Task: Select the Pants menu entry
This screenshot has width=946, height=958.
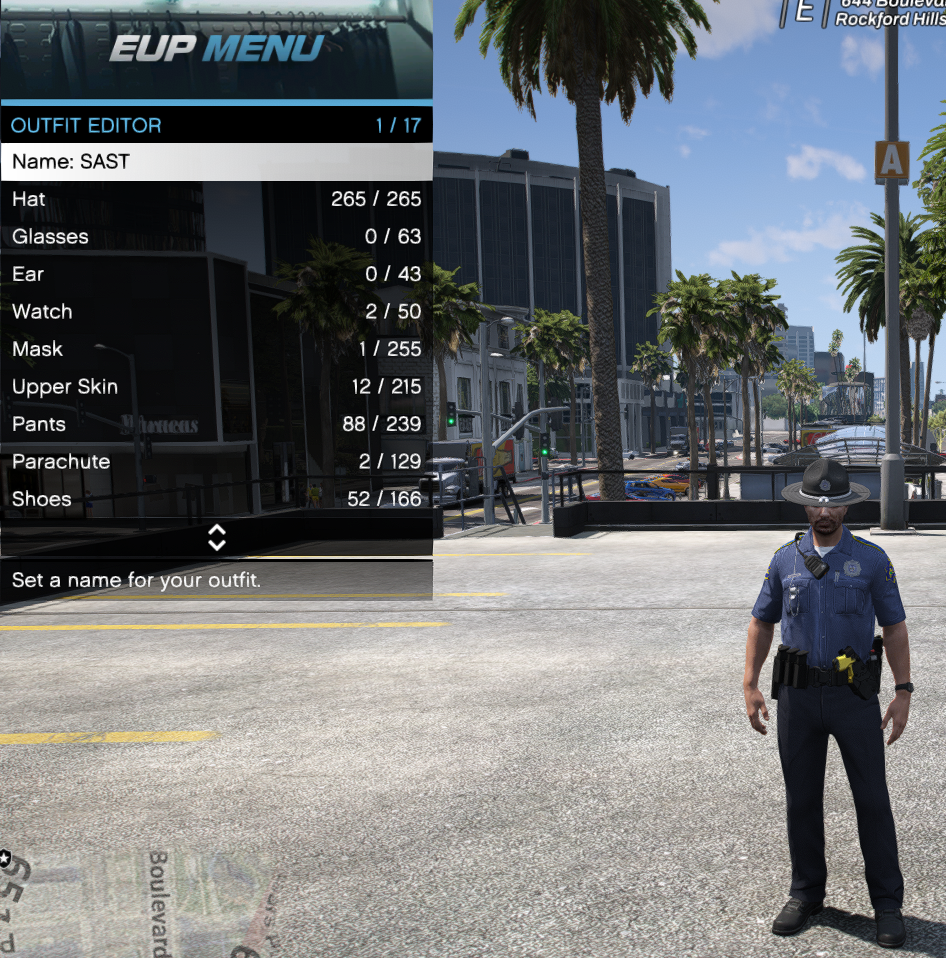Action: pyautogui.click(x=216, y=424)
